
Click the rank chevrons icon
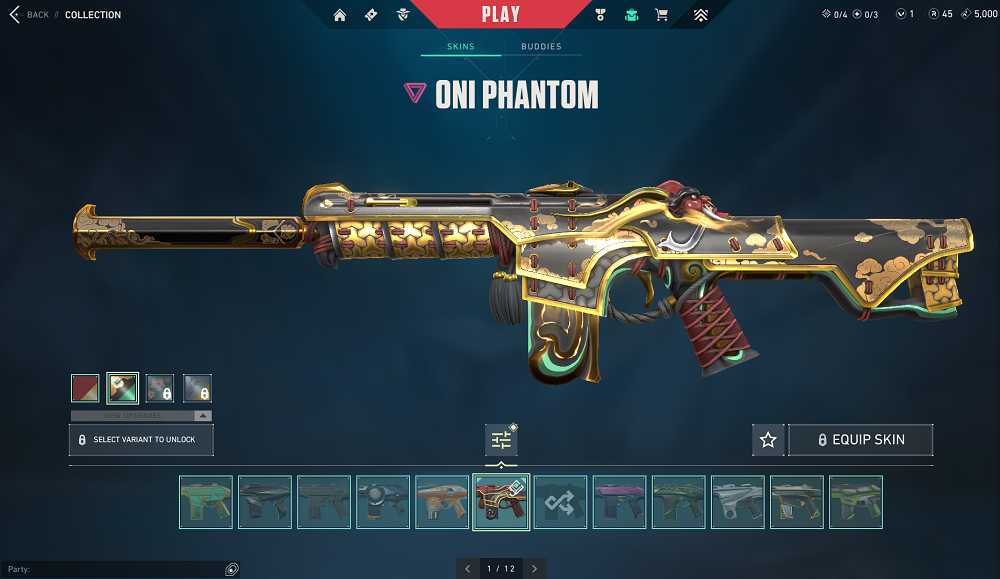pos(700,15)
